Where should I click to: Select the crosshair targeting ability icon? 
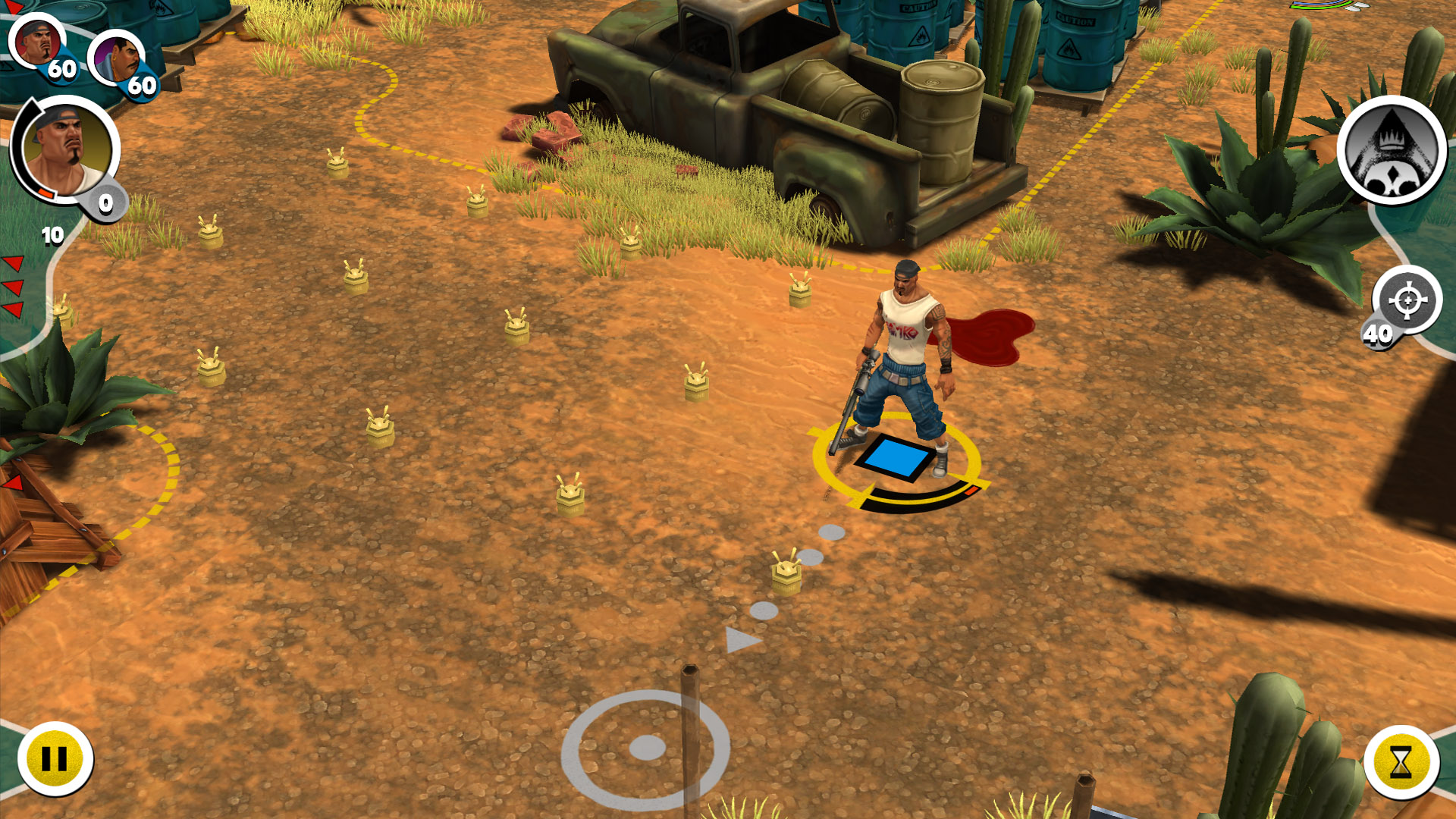coord(1409,300)
